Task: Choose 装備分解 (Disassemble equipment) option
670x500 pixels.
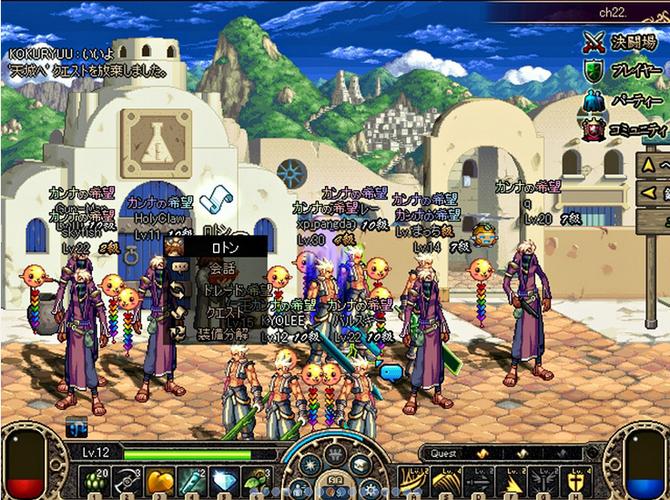Action: 220,334
